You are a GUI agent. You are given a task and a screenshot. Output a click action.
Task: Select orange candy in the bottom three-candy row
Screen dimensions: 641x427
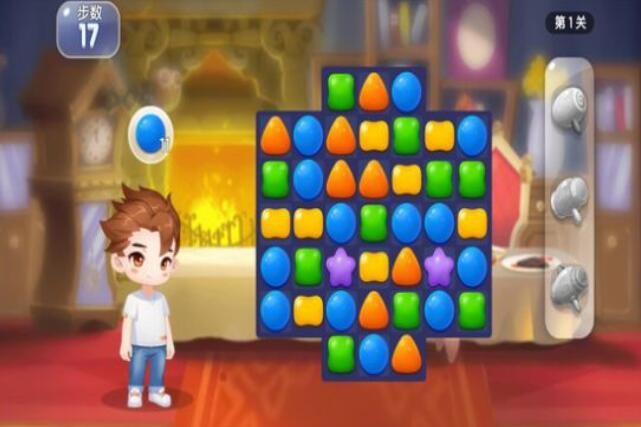406,353
